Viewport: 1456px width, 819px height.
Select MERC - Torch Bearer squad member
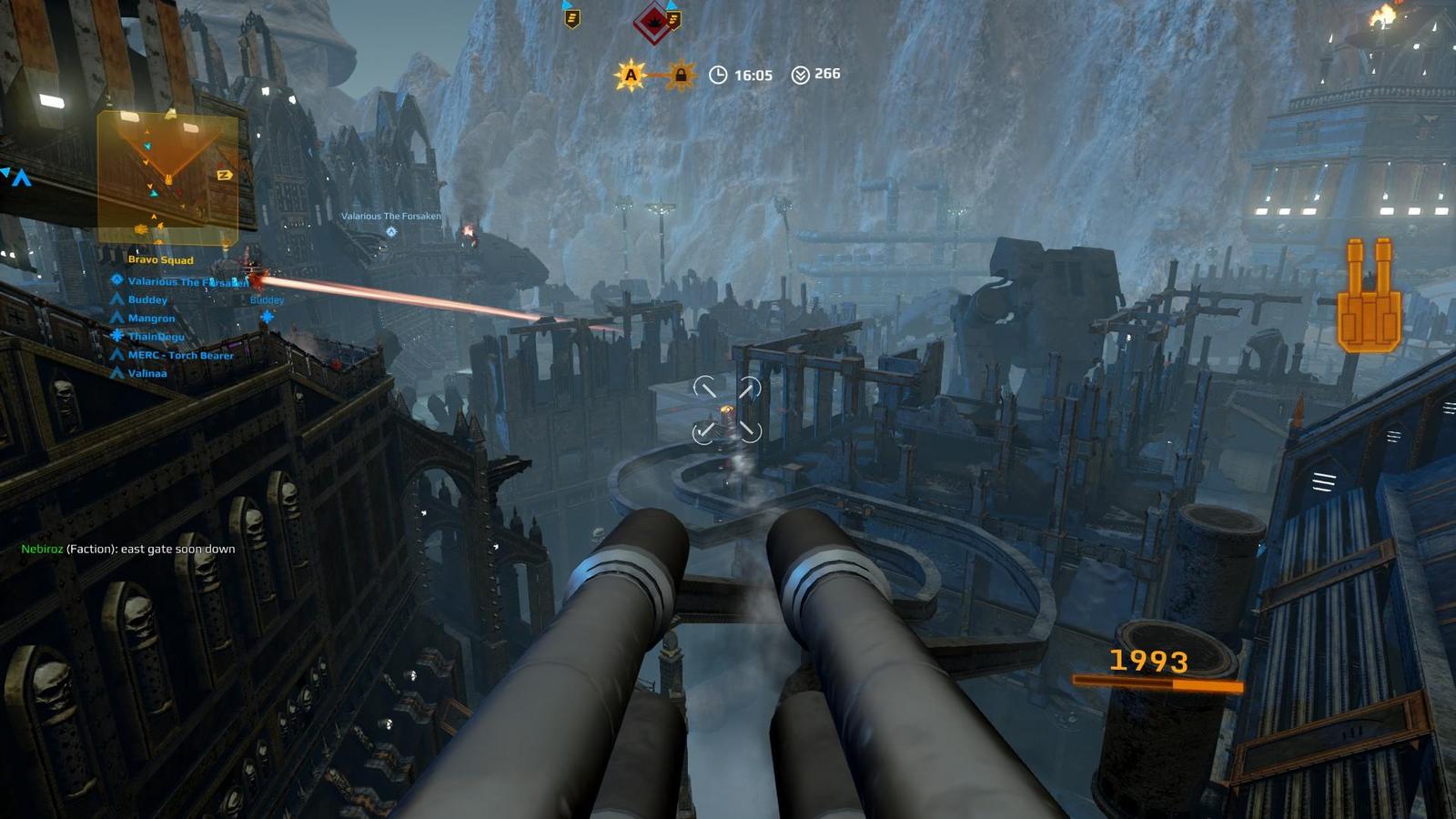pyautogui.click(x=180, y=356)
